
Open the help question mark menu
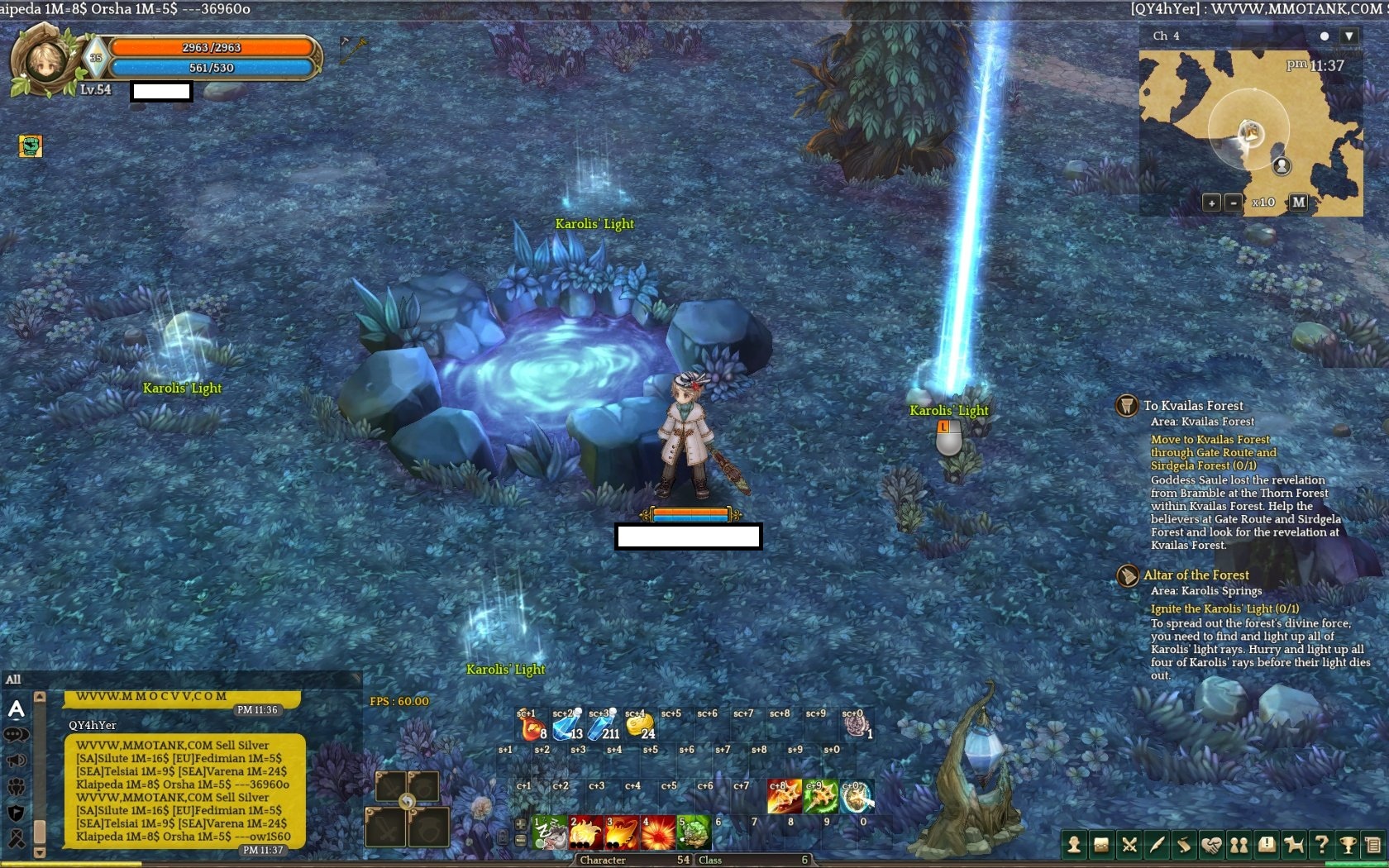pyautogui.click(x=1321, y=845)
